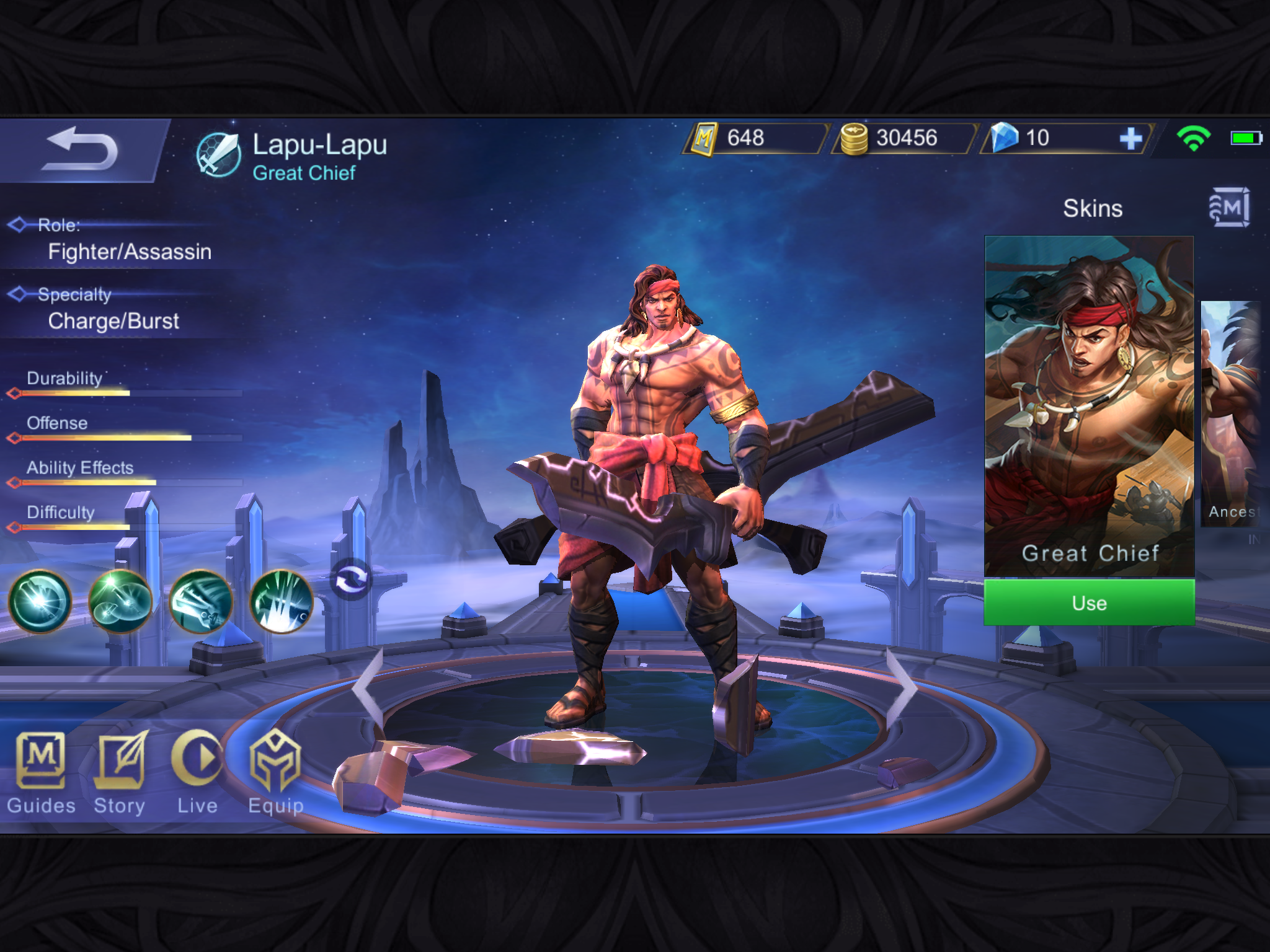Go back using the return arrow
Viewport: 1270px width, 952px height.
(x=81, y=149)
